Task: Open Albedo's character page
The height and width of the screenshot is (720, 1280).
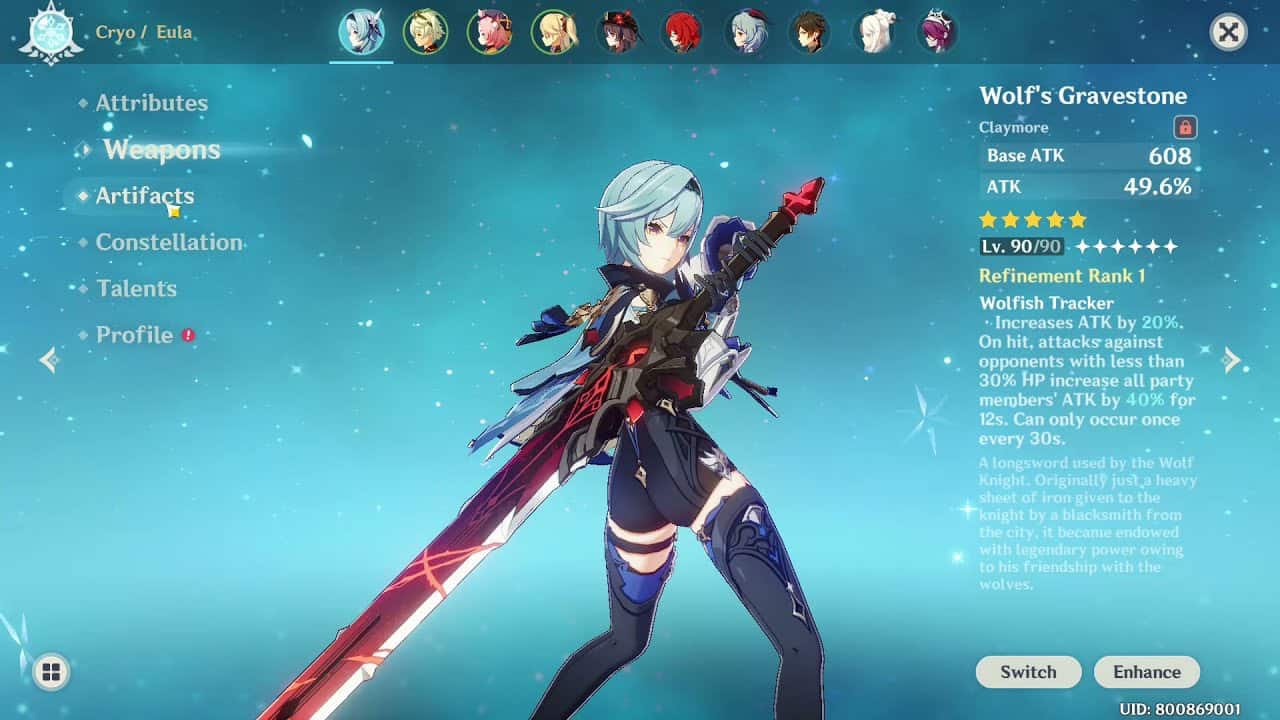Action: click(427, 32)
